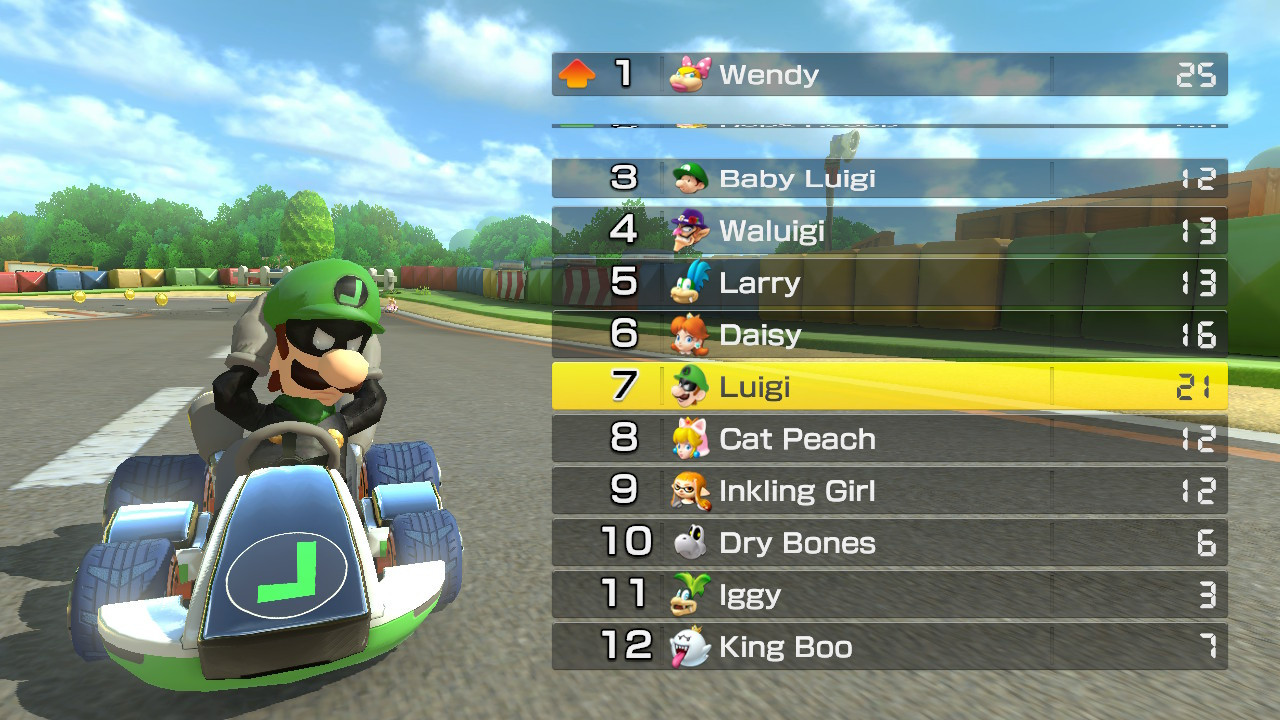
Task: Click the partially hidden 2nd place row
Action: point(888,126)
